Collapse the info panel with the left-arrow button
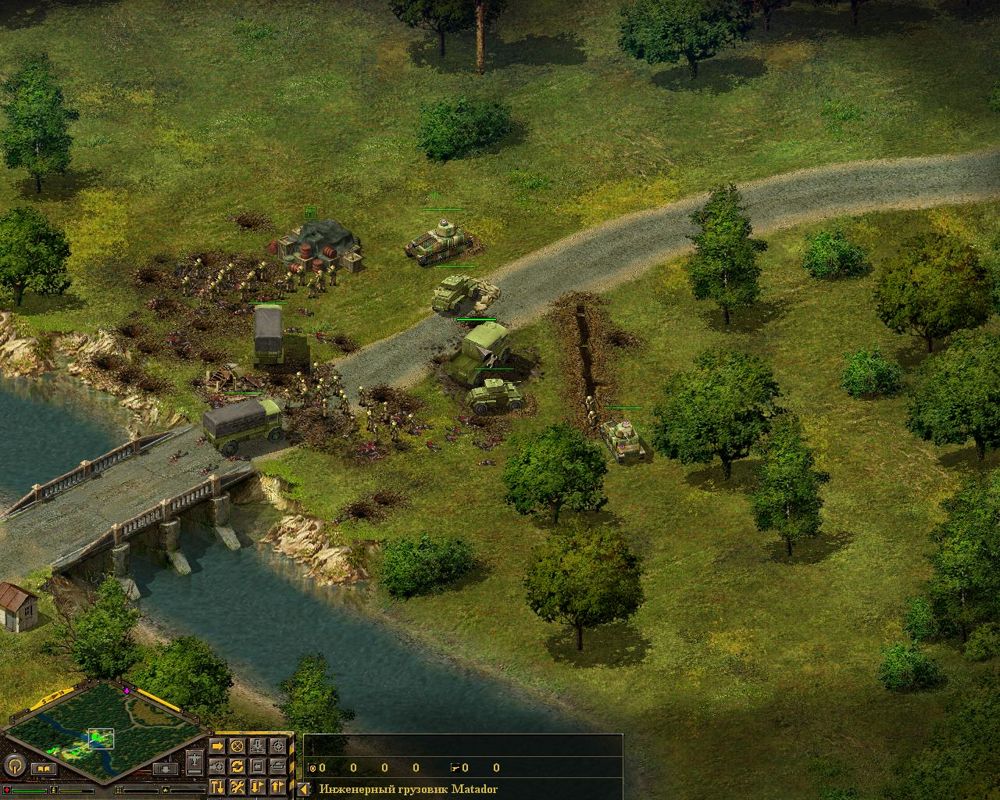The height and width of the screenshot is (800, 1000). point(303,789)
